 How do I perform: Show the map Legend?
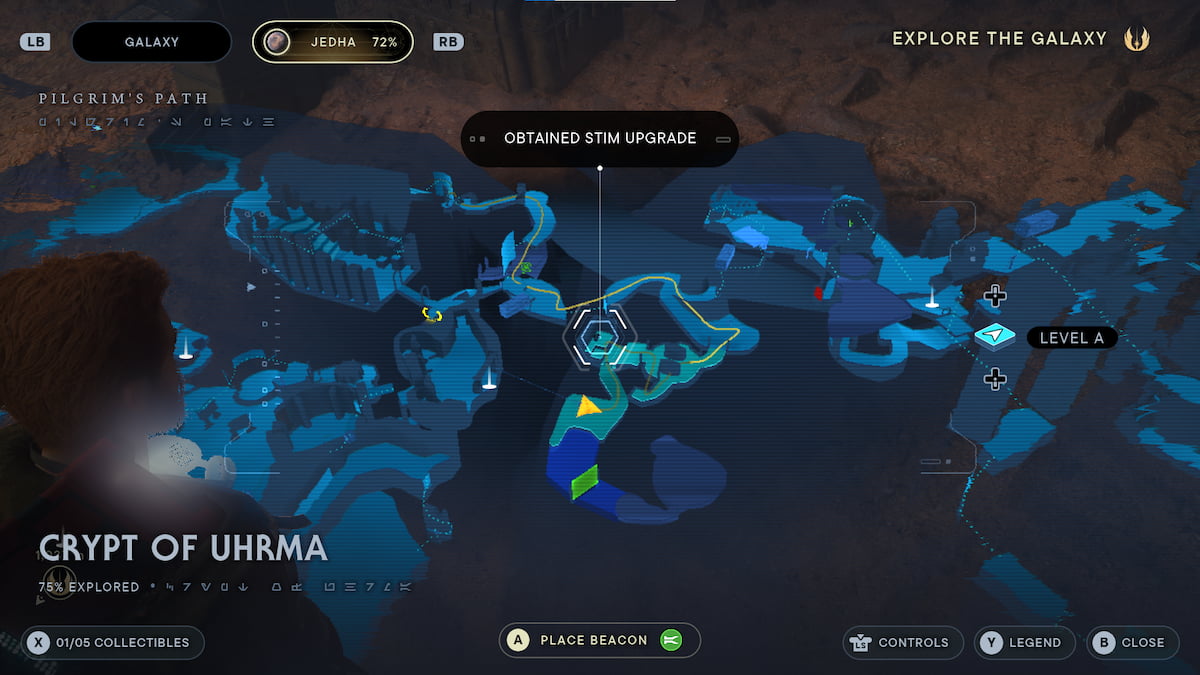(x=1024, y=642)
